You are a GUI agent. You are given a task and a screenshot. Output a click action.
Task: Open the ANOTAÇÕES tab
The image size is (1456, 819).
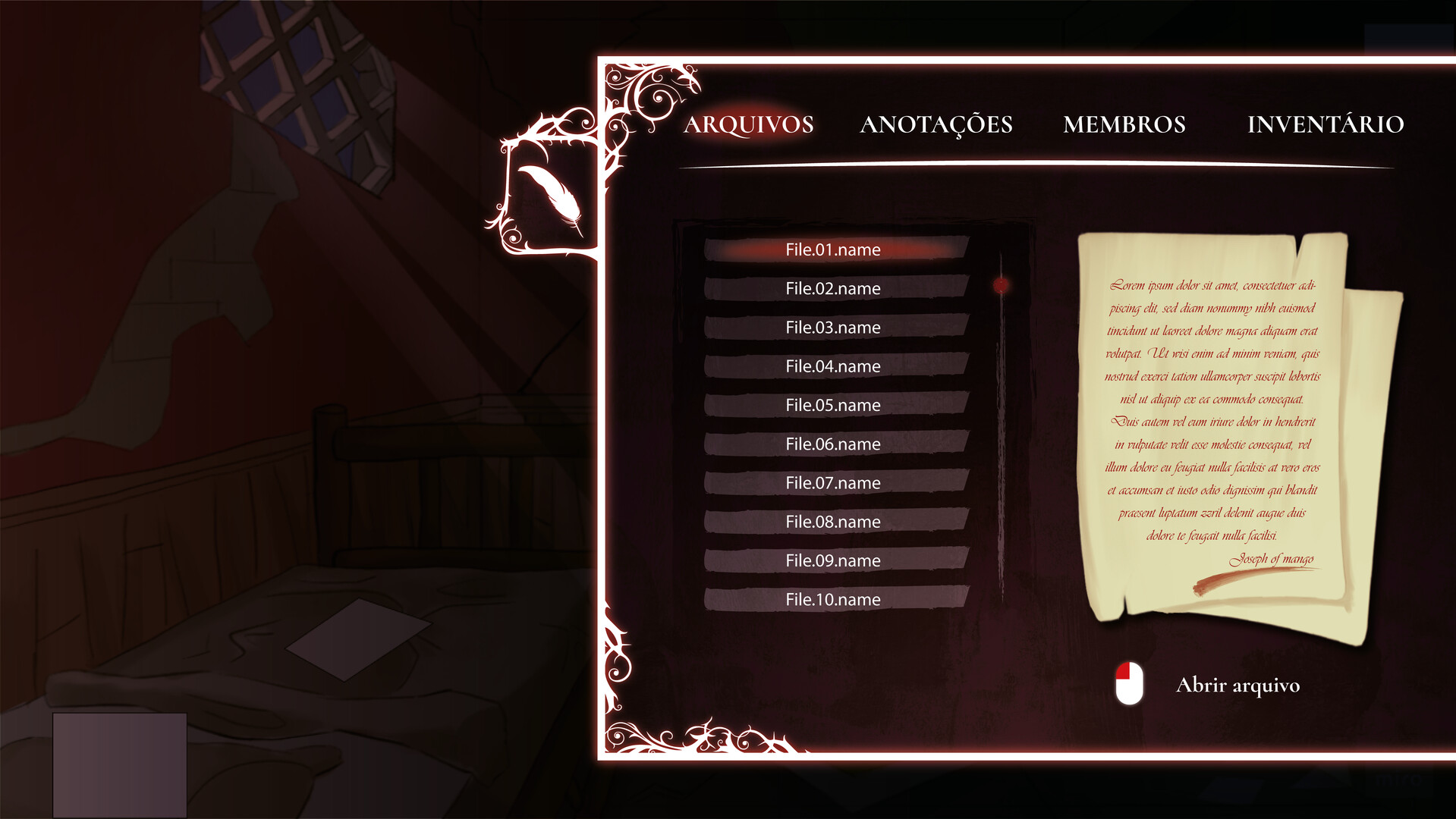click(x=937, y=124)
